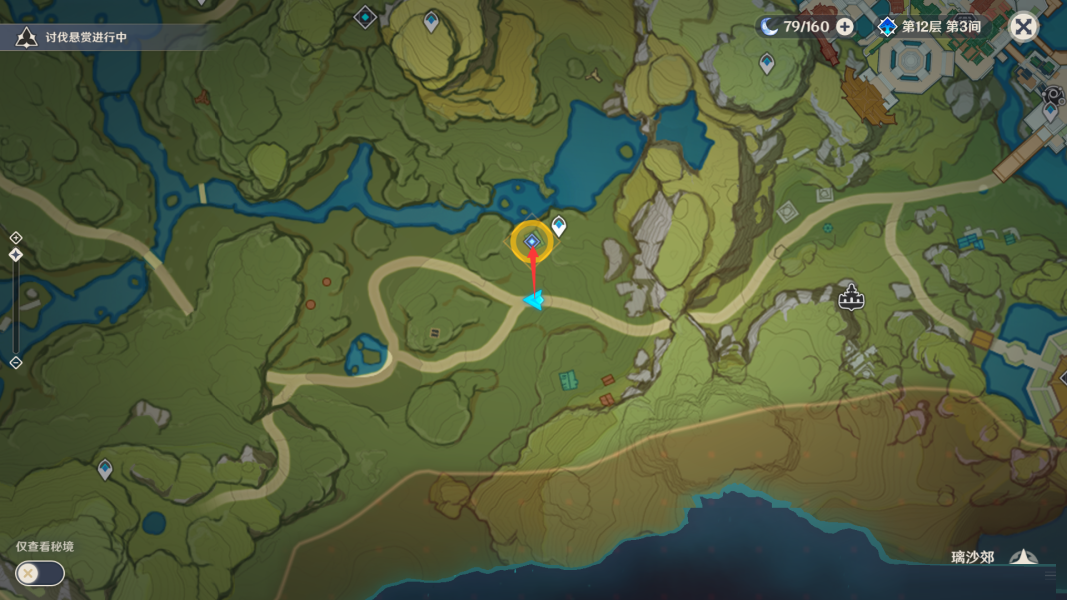
Task: Select the teleport waypoint left of the Spiral Abyss indicator
Action: pos(766,64)
